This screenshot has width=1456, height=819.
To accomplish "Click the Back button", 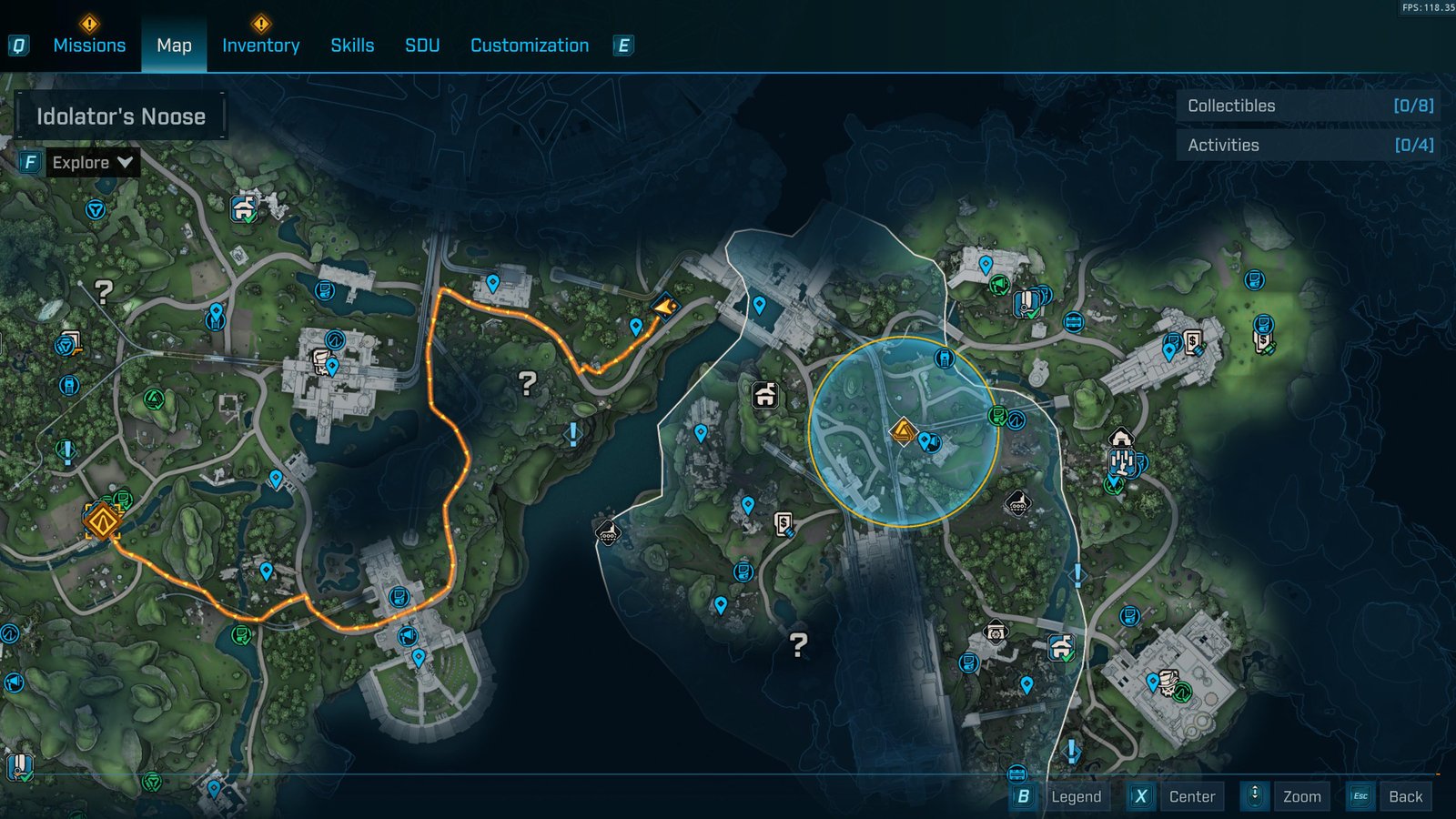I will pos(1407,796).
